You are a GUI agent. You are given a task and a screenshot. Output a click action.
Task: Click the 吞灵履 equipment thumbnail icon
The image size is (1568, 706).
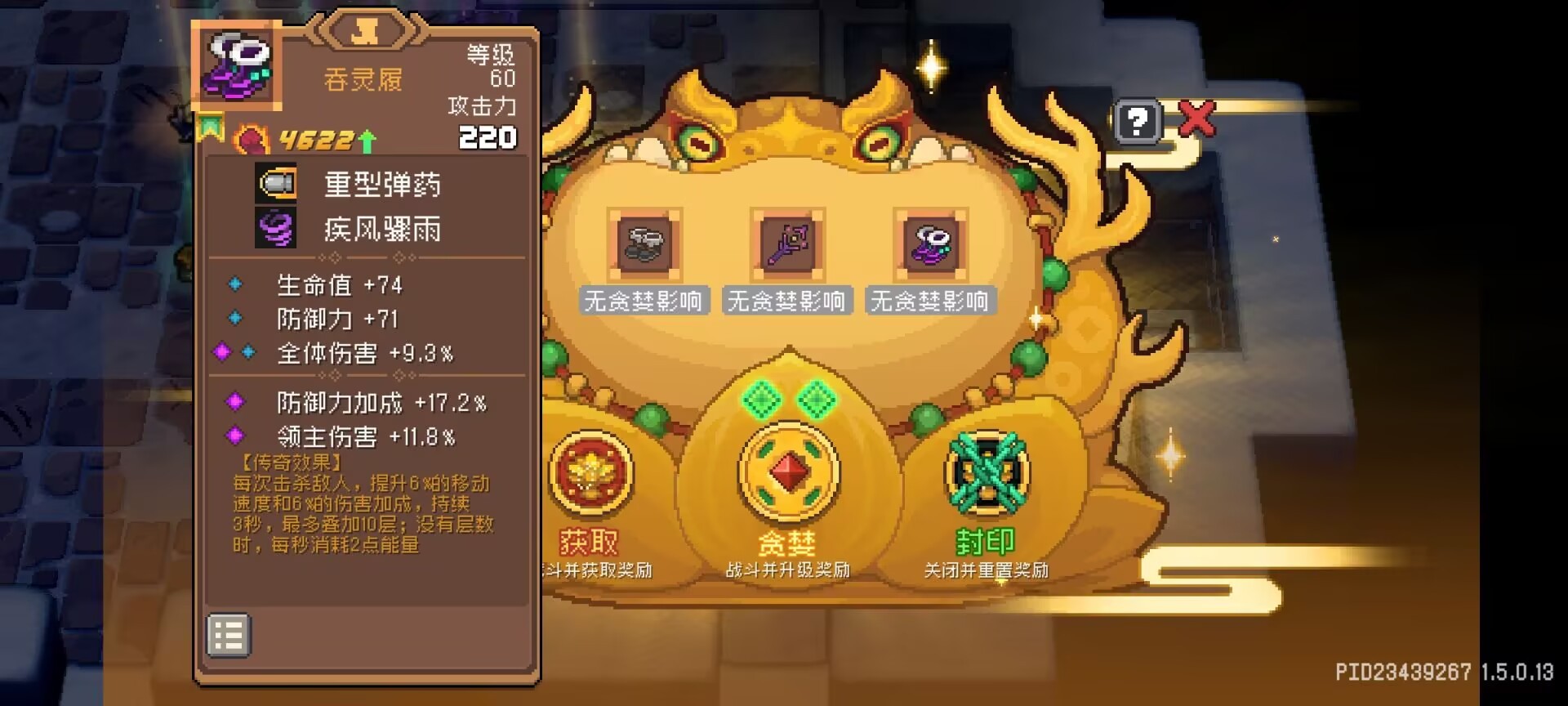pyautogui.click(x=237, y=65)
